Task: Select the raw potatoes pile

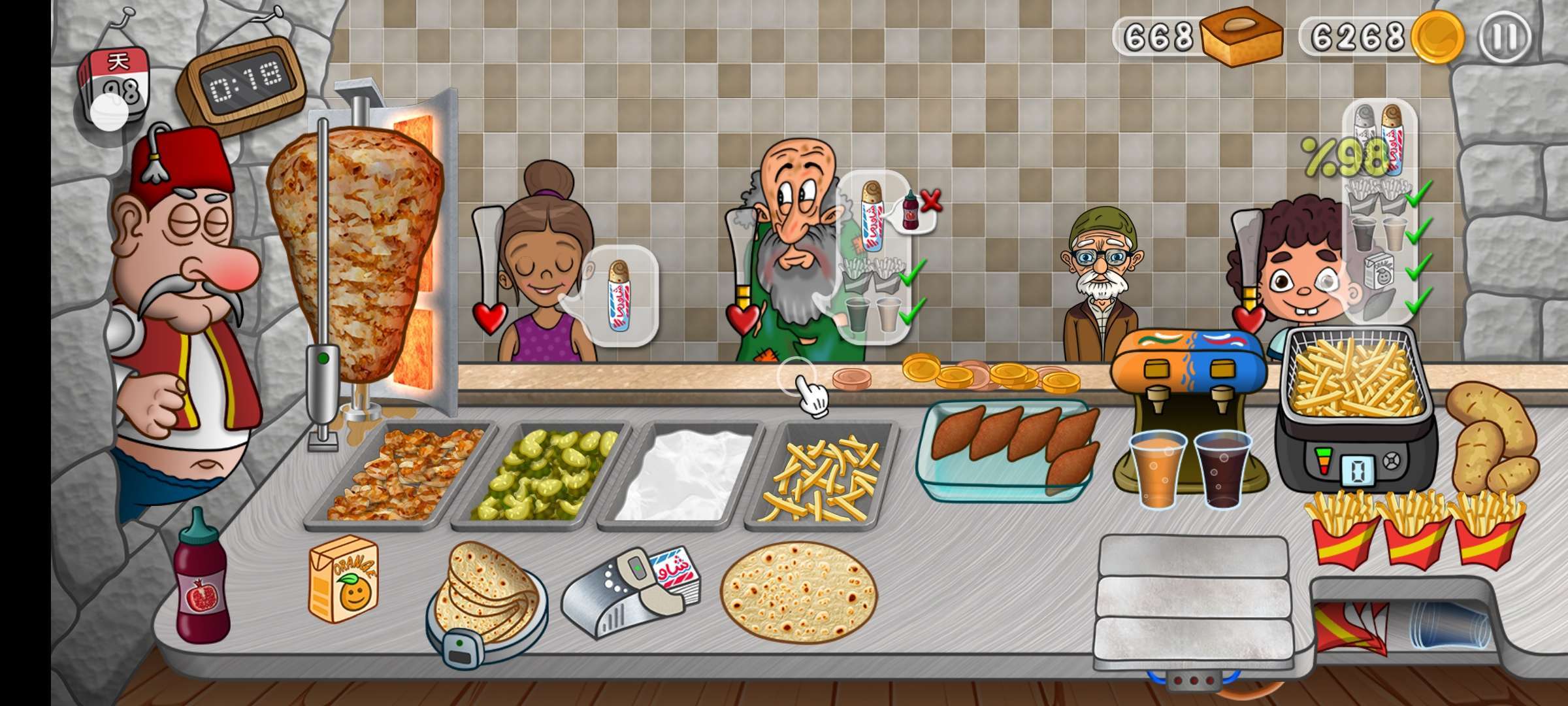Action: coord(1490,438)
